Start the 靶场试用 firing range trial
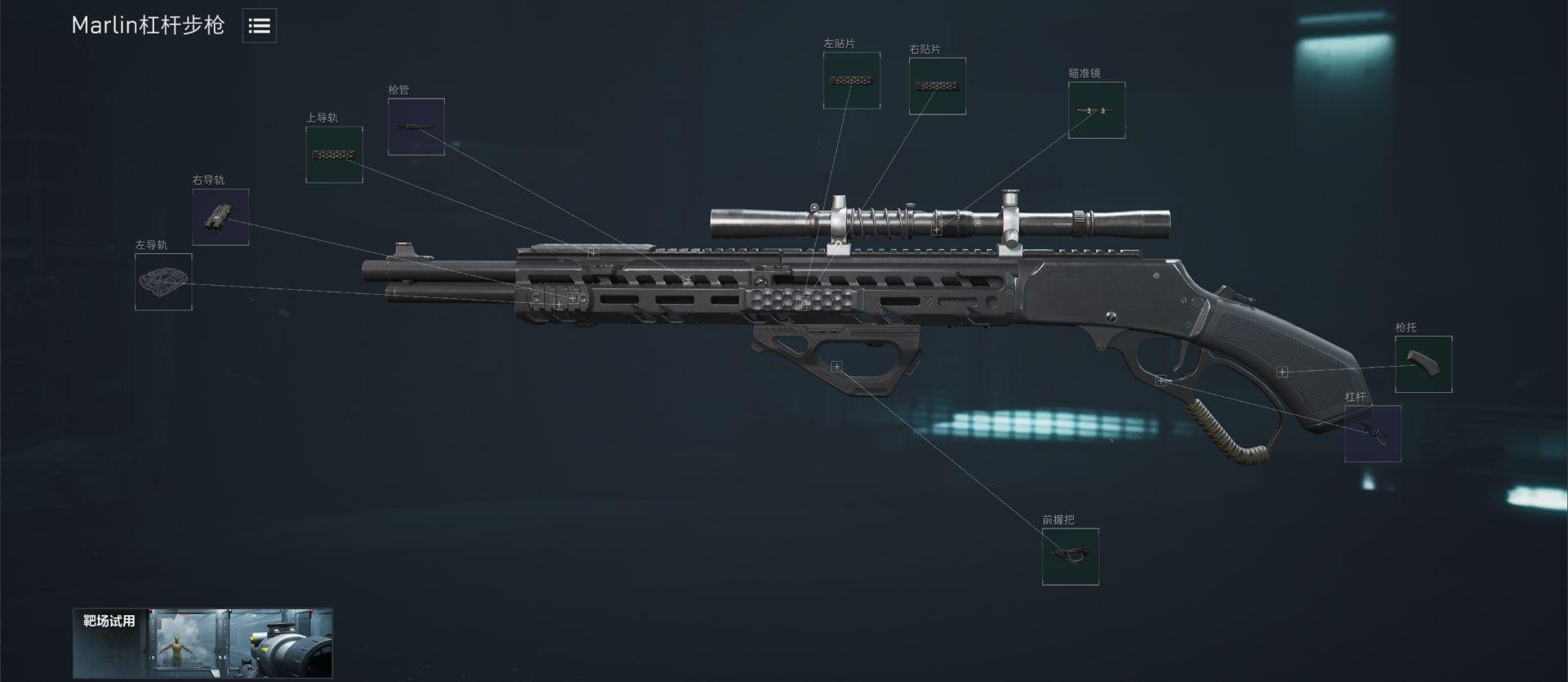The height and width of the screenshot is (682, 1568). [203, 644]
